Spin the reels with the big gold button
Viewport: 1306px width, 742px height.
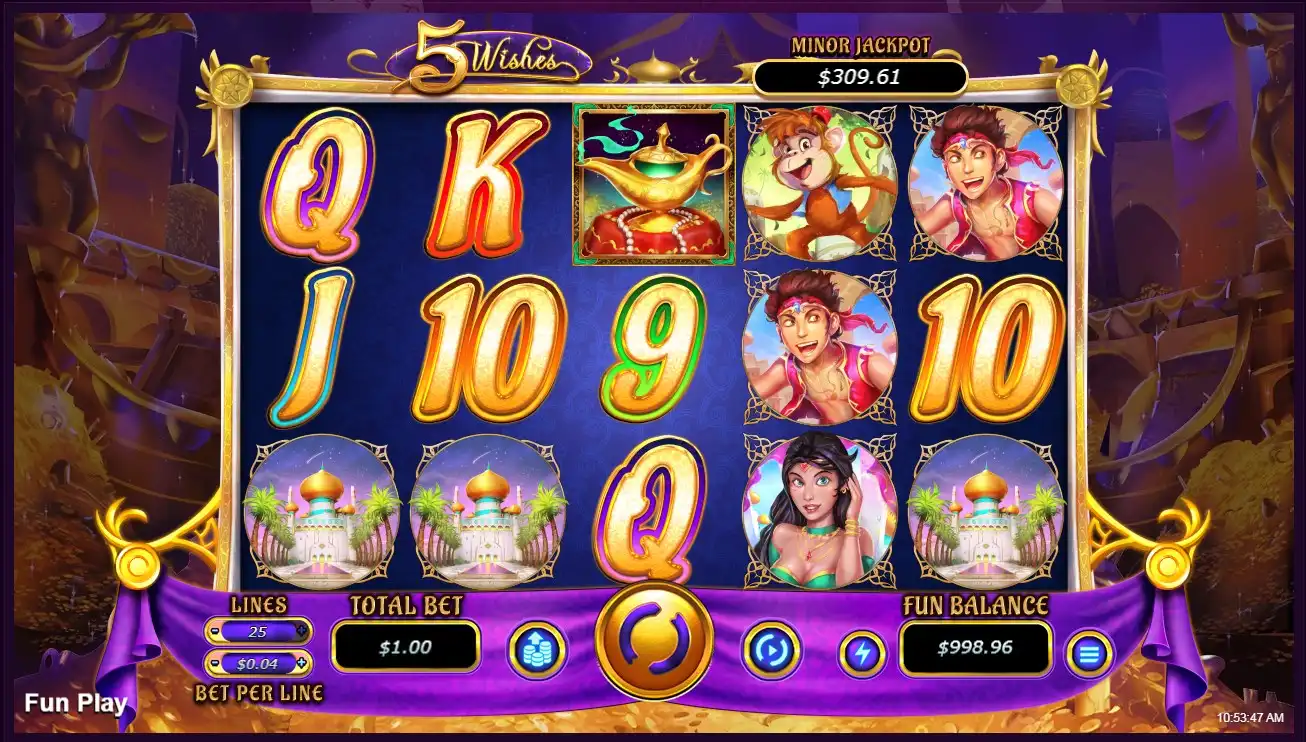point(653,640)
